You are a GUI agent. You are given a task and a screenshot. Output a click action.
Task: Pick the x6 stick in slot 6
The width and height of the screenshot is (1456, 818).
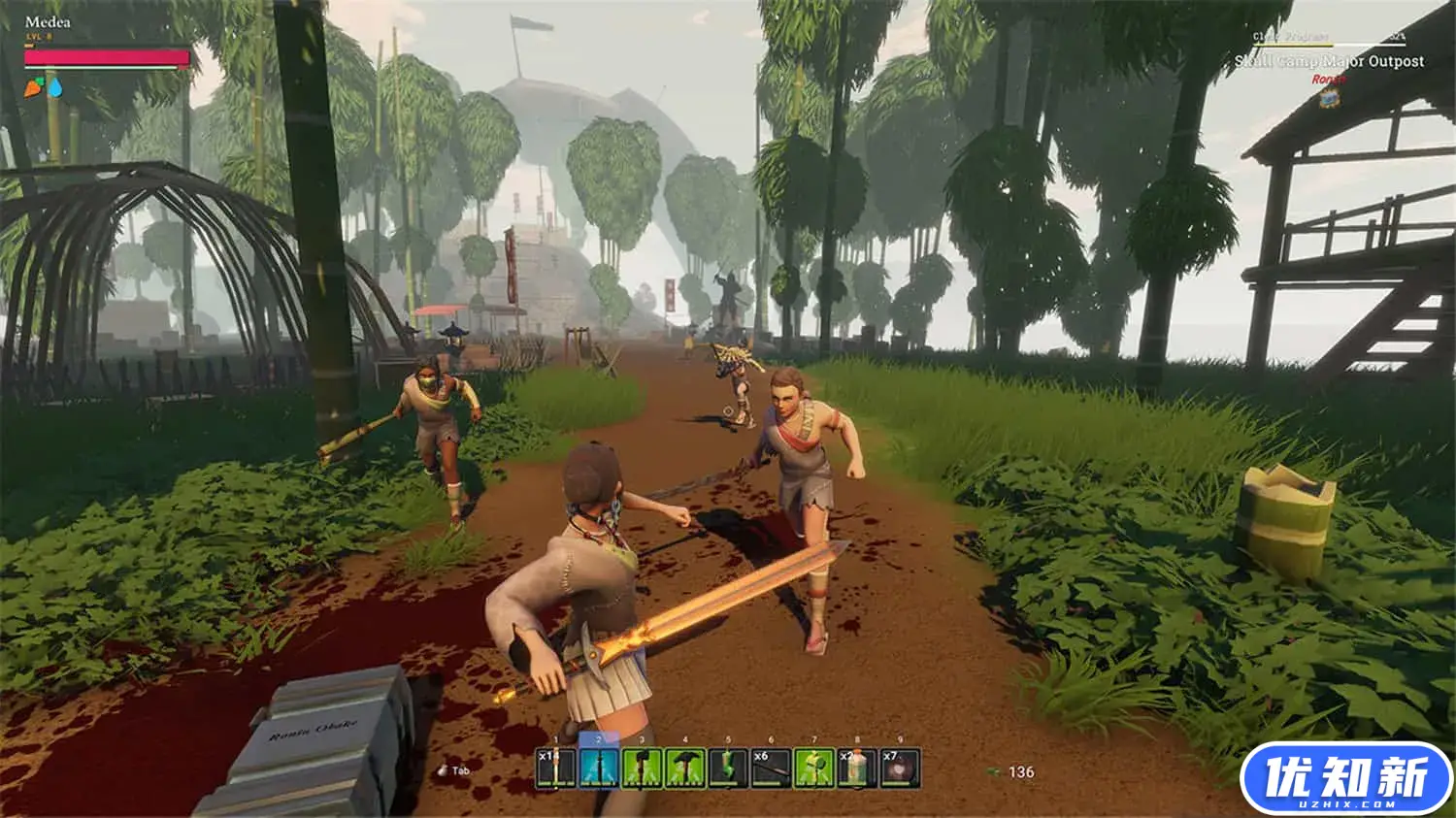pos(771,768)
